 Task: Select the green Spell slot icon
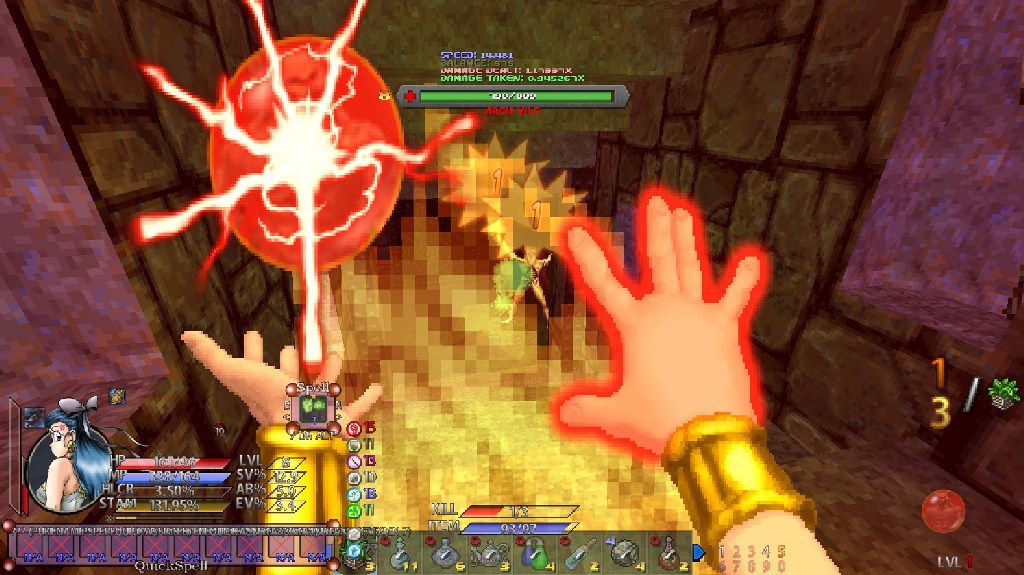coord(311,408)
